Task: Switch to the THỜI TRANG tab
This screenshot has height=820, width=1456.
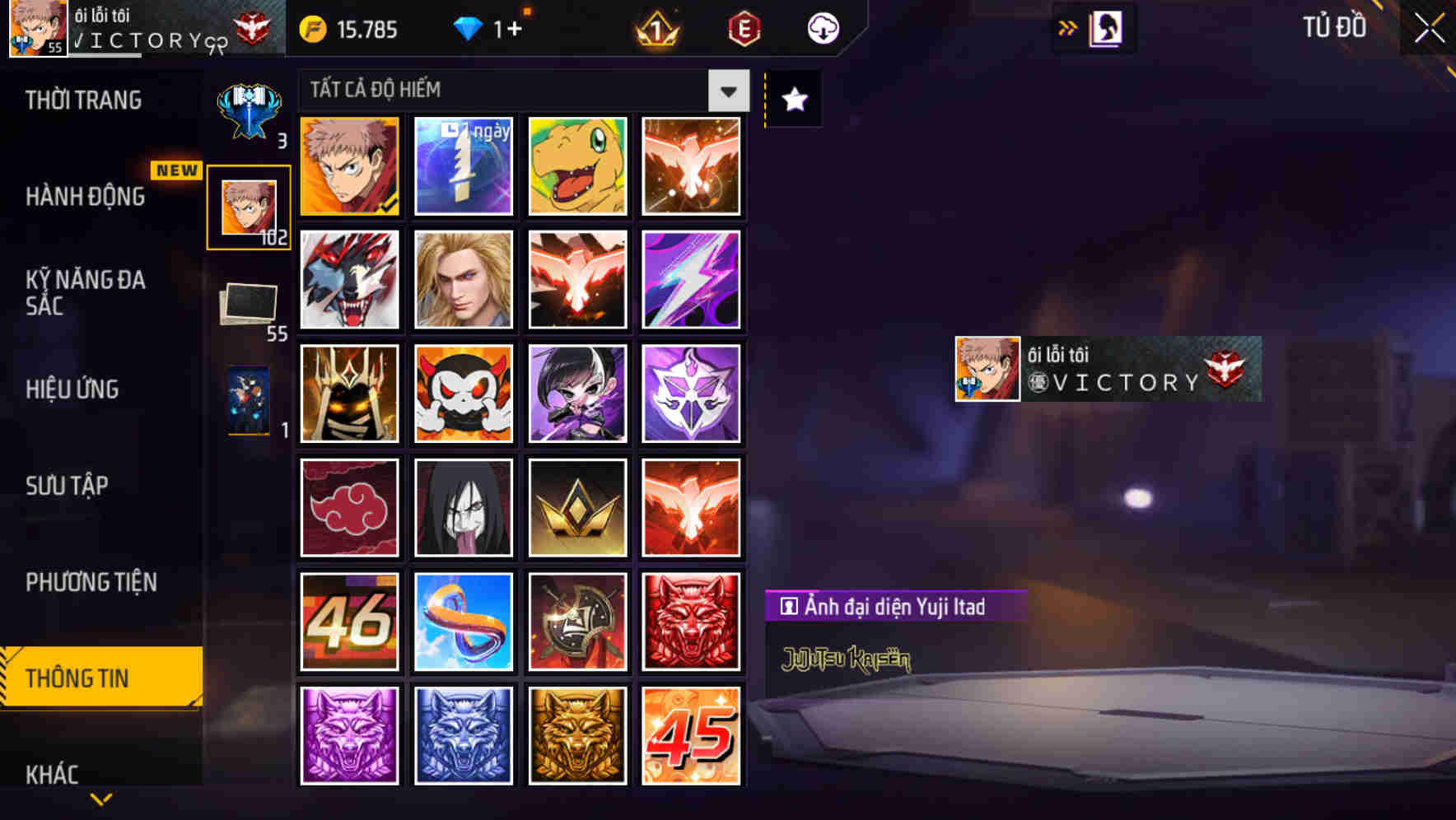Action: tap(82, 99)
